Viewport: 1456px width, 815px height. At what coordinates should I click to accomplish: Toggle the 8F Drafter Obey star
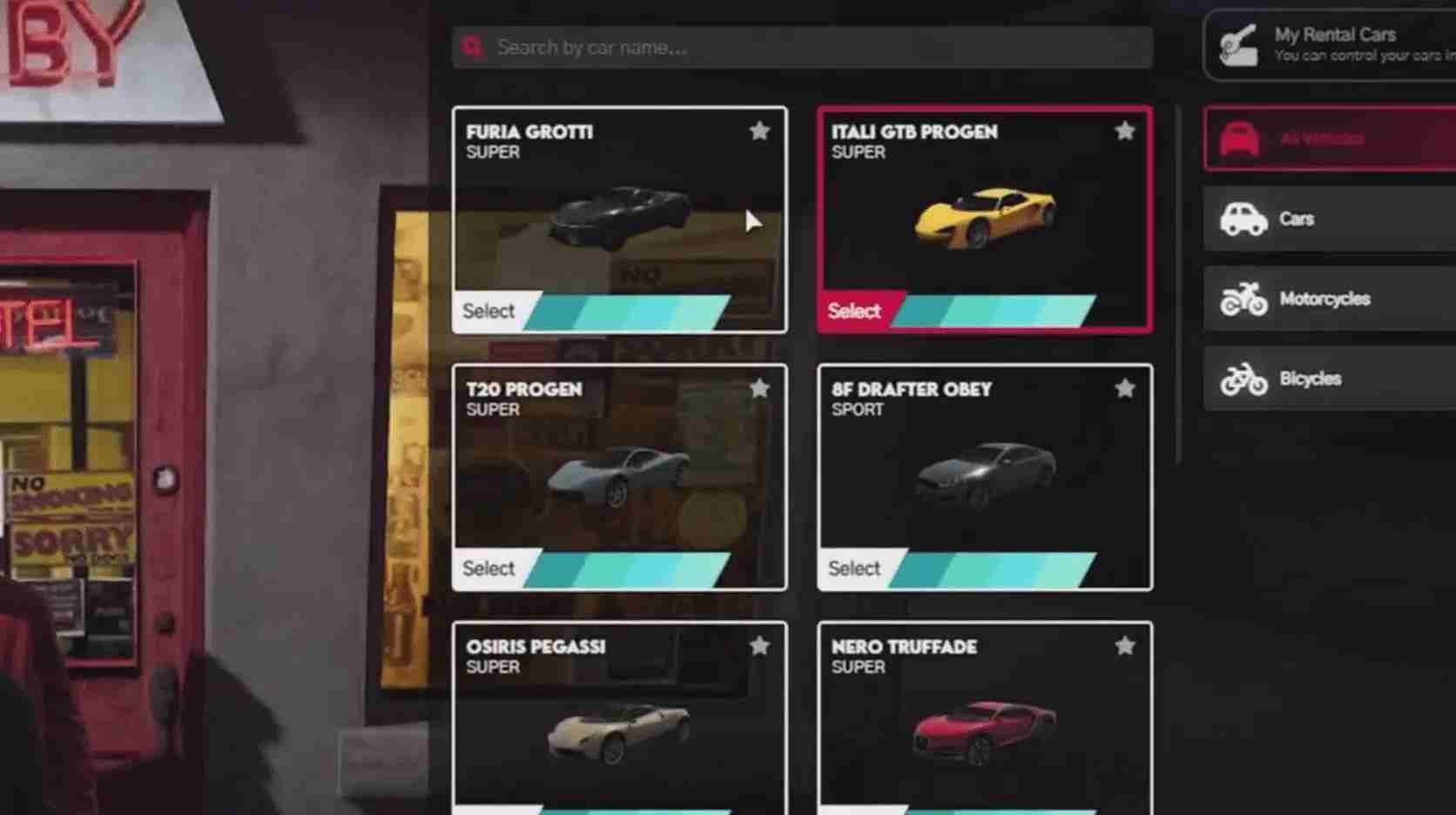coord(1124,388)
